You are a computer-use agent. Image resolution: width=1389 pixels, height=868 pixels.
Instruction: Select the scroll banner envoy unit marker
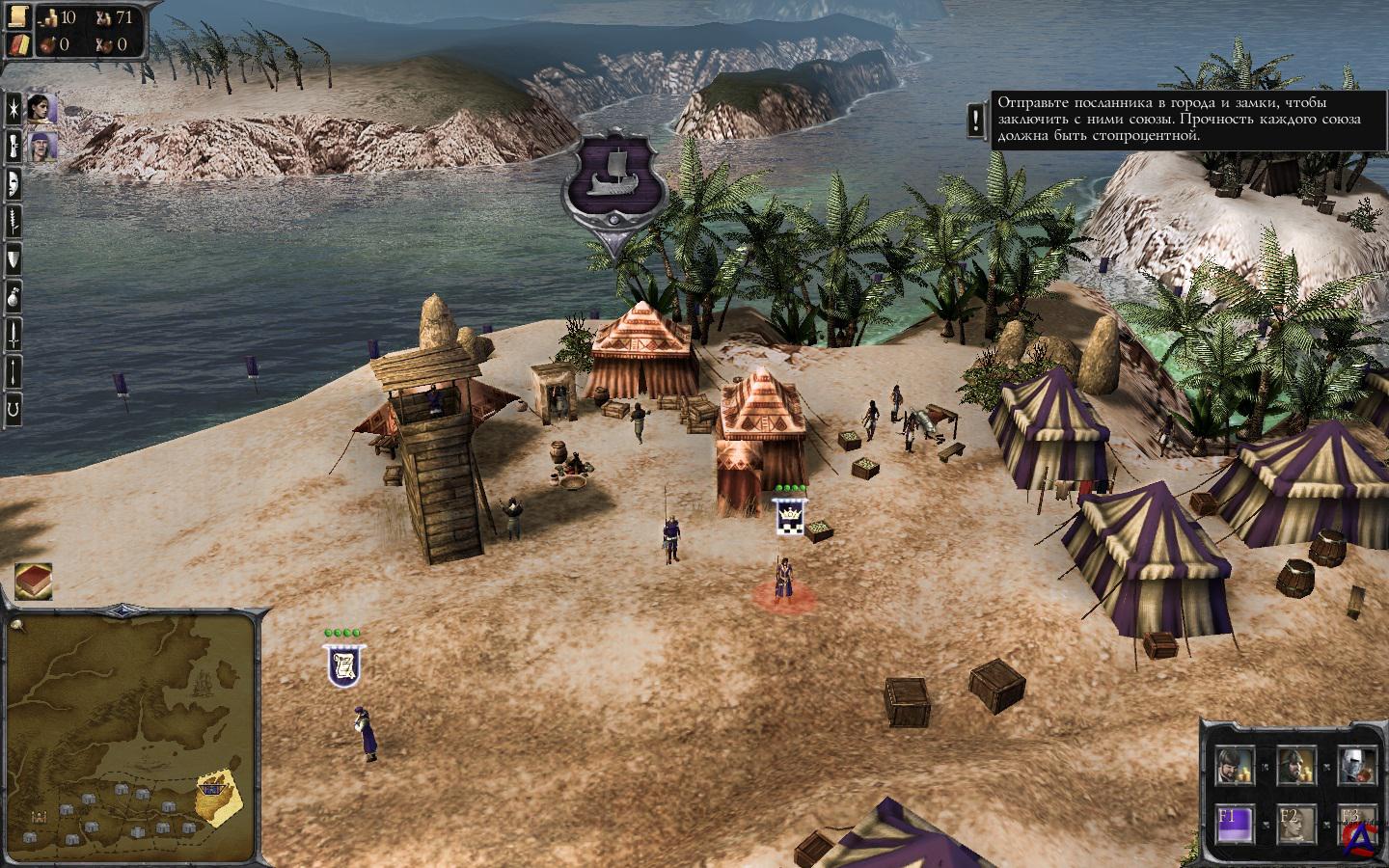(344, 665)
